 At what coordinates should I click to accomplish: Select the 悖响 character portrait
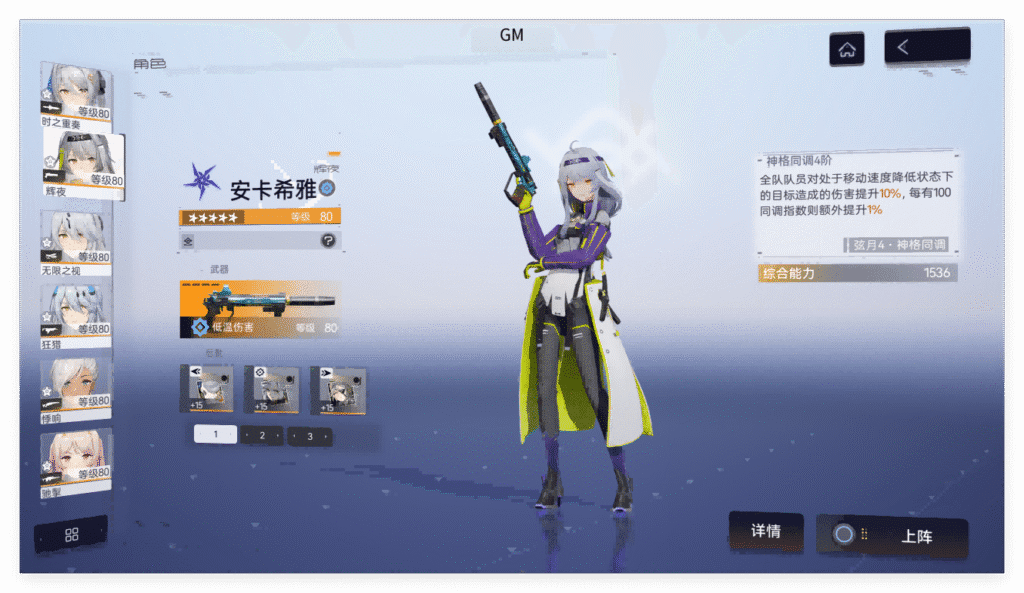pyautogui.click(x=75, y=387)
